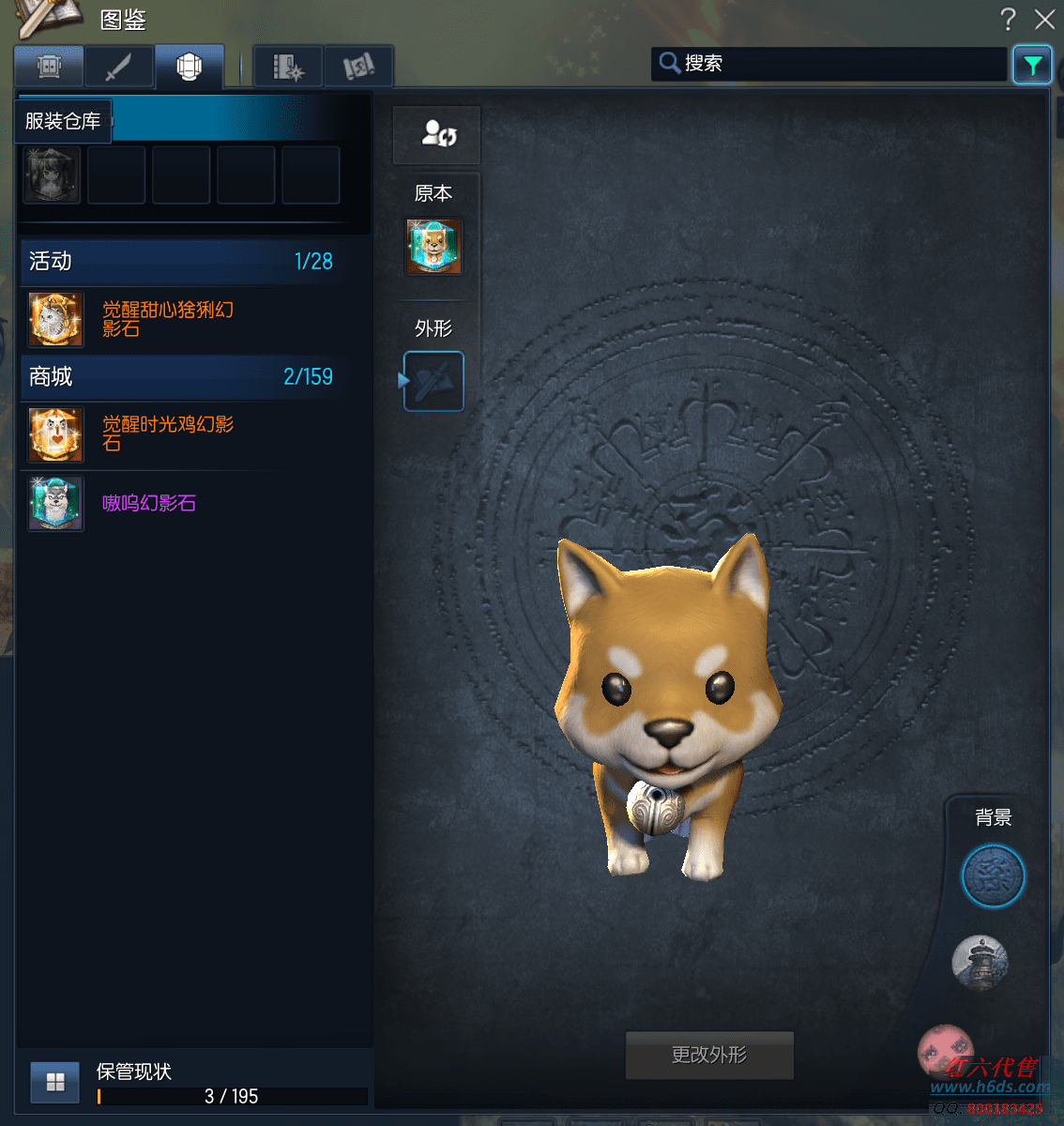Open the film strip tab
1064x1126 pixels.
click(288, 68)
